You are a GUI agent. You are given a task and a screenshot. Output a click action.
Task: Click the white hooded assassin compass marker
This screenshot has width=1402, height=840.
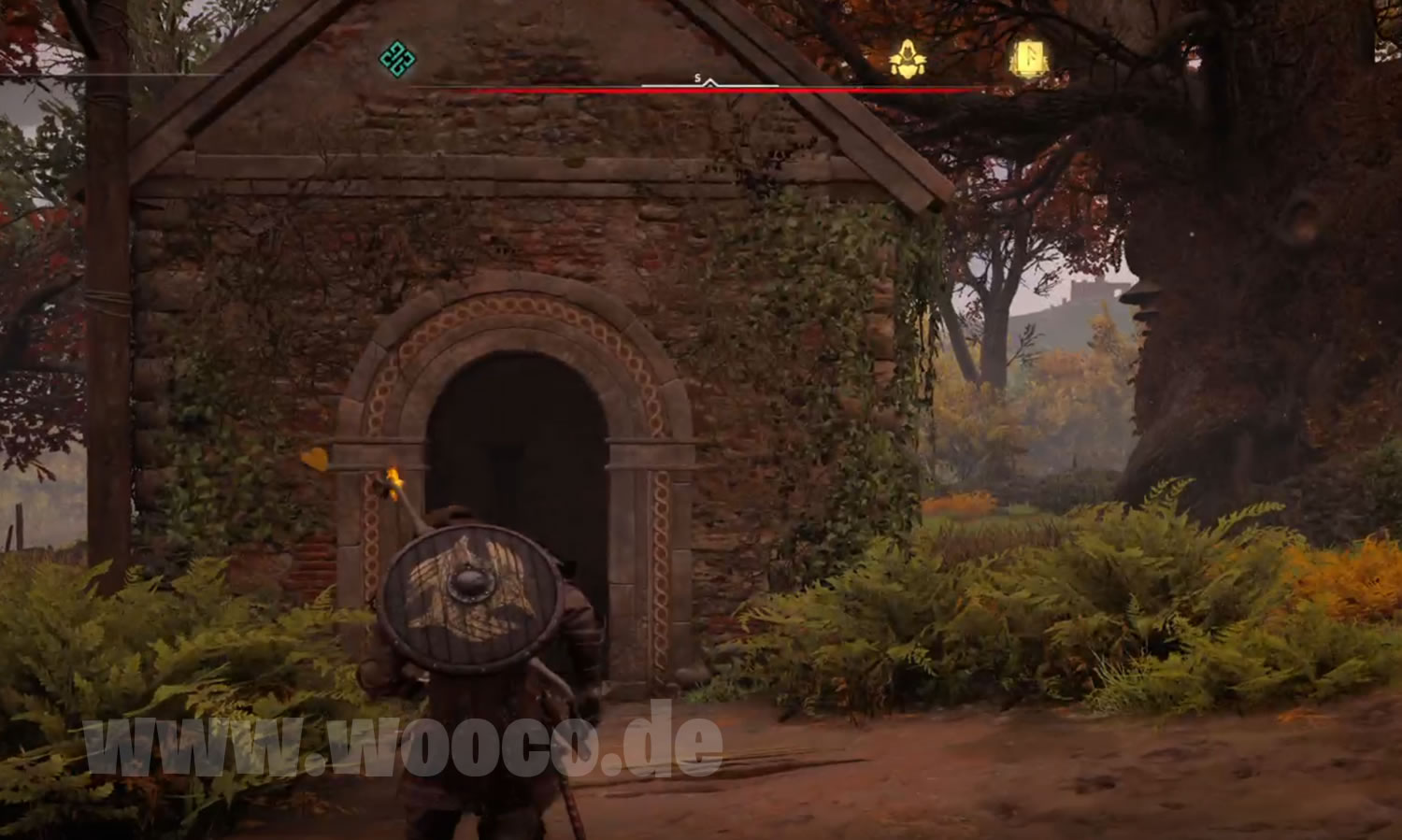(x=907, y=60)
